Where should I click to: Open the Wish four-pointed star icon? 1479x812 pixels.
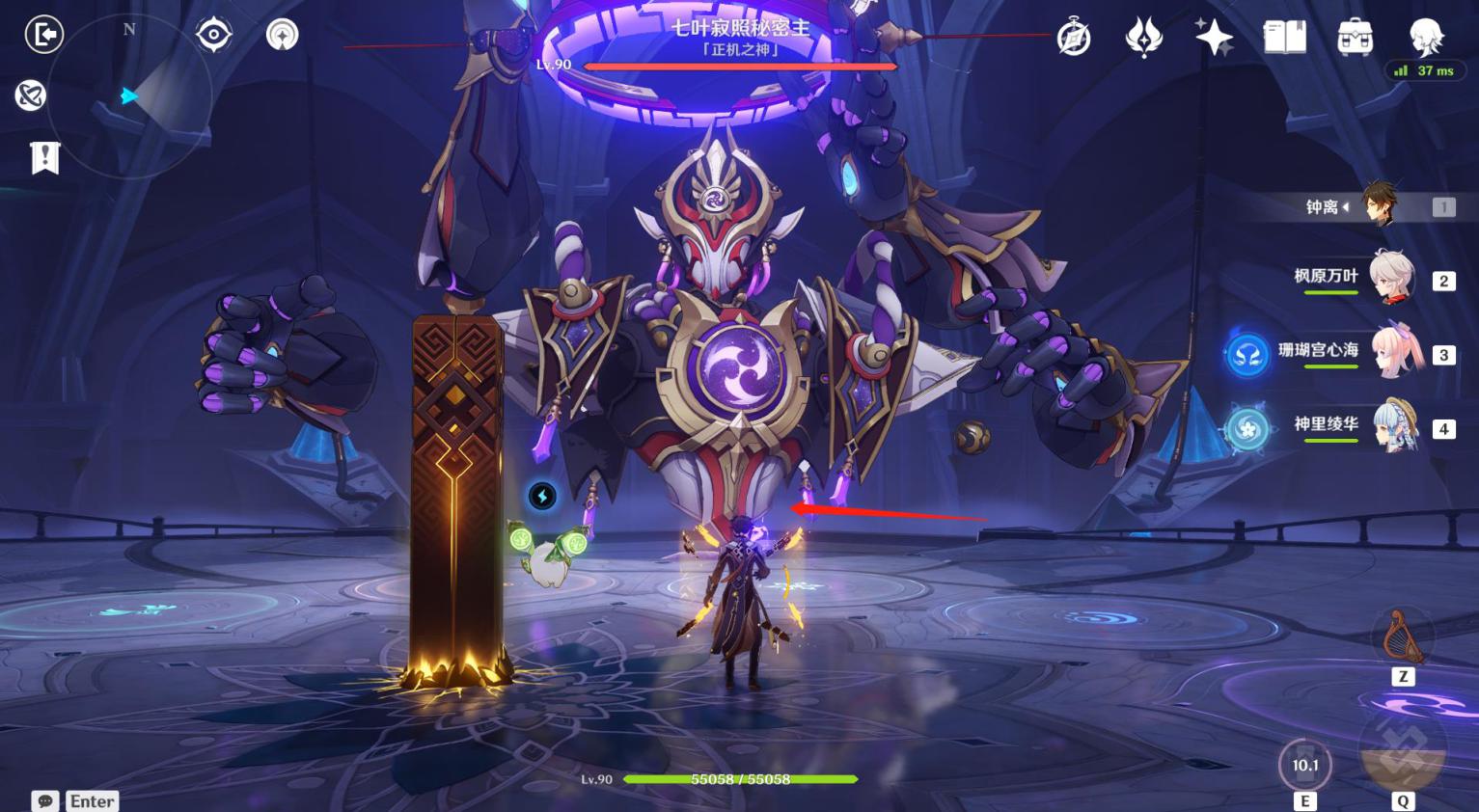coord(1214,38)
